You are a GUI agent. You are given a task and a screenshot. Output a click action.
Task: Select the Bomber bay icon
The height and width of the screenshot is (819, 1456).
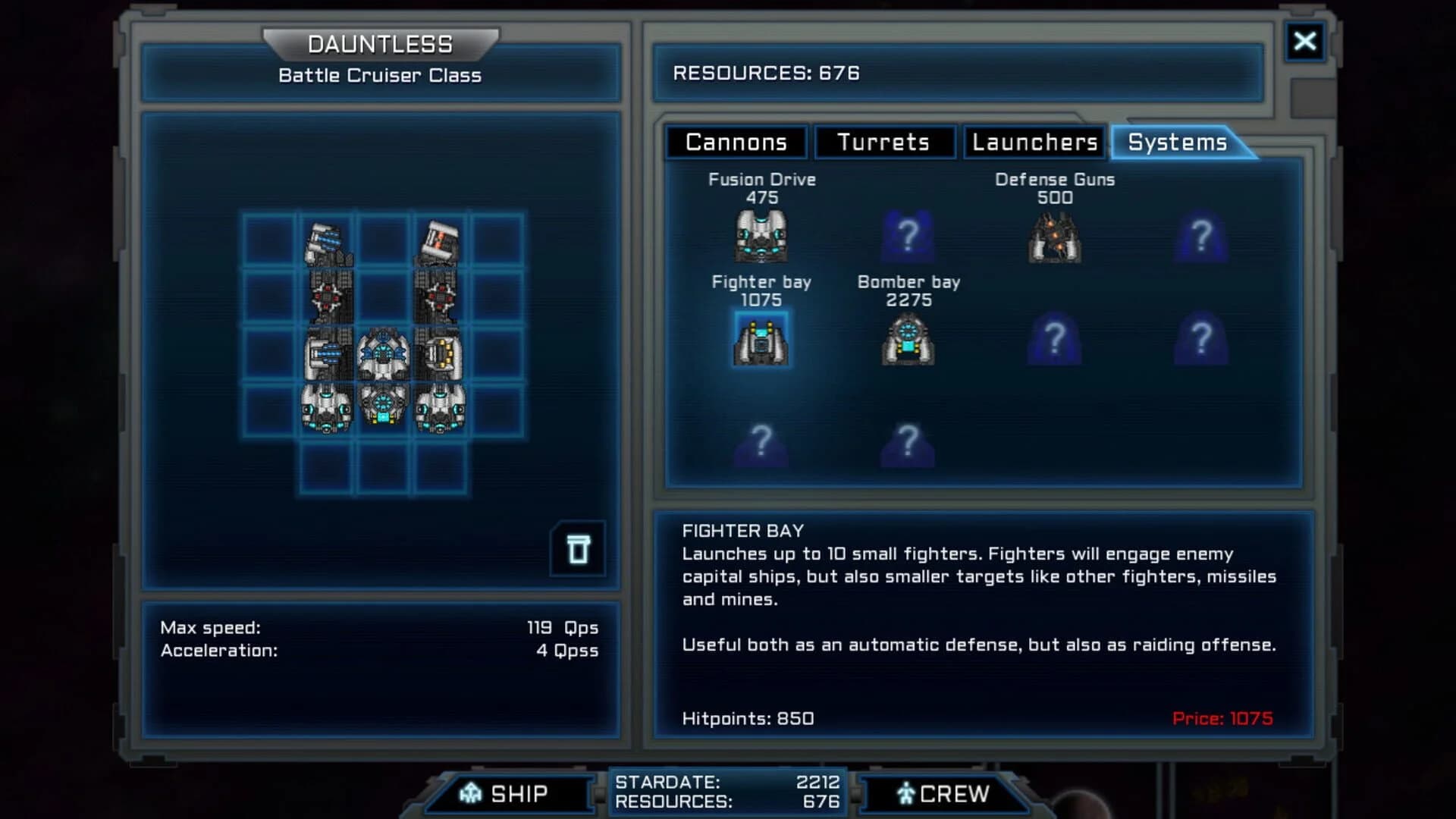pyautogui.click(x=908, y=339)
